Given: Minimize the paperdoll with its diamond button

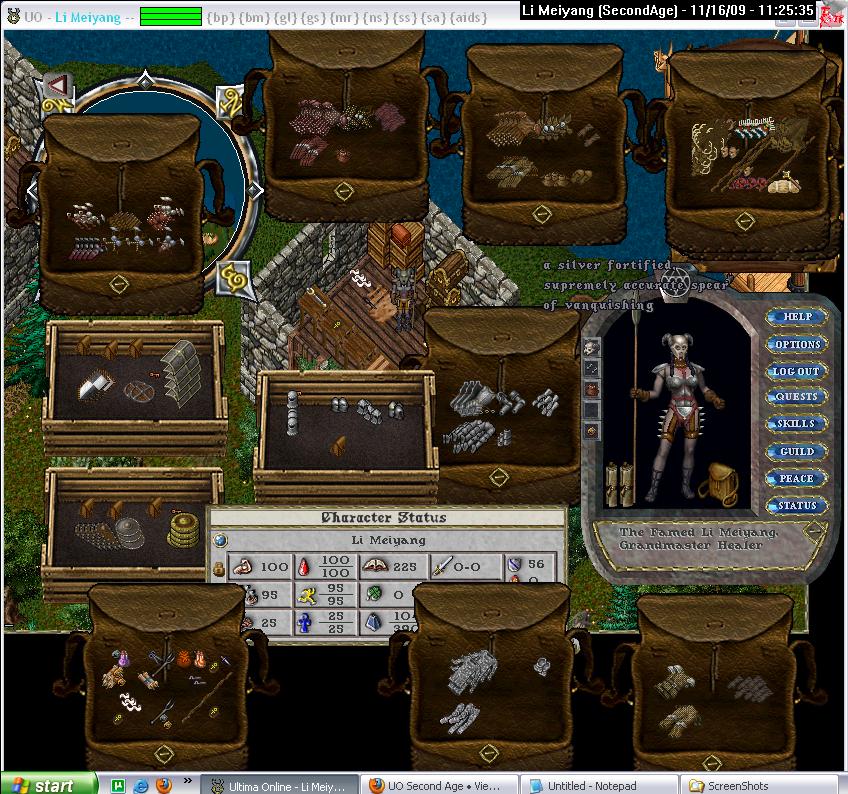Looking at the screenshot, I should tap(817, 529).
